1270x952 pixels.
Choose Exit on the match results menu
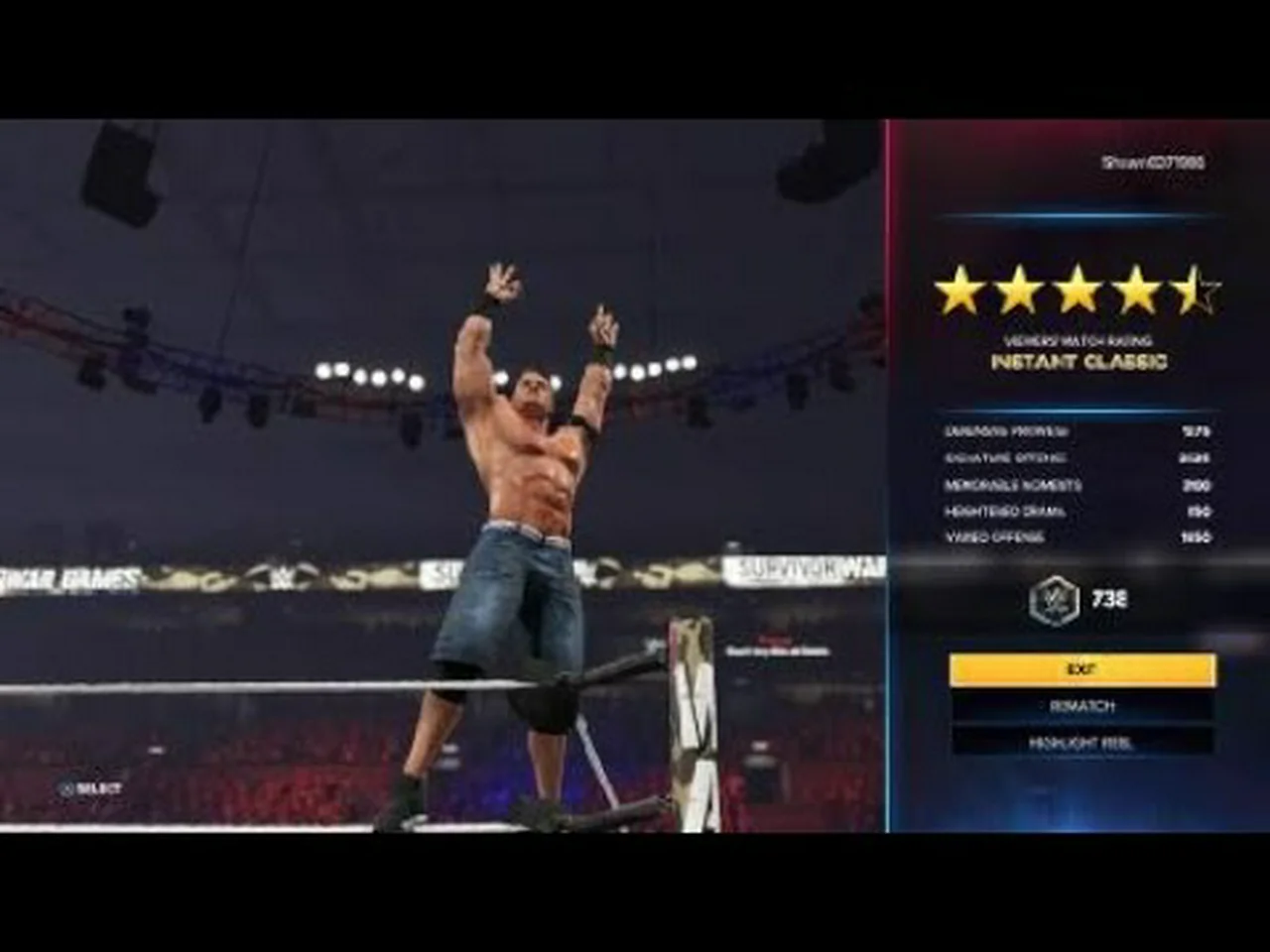[x=1081, y=669]
